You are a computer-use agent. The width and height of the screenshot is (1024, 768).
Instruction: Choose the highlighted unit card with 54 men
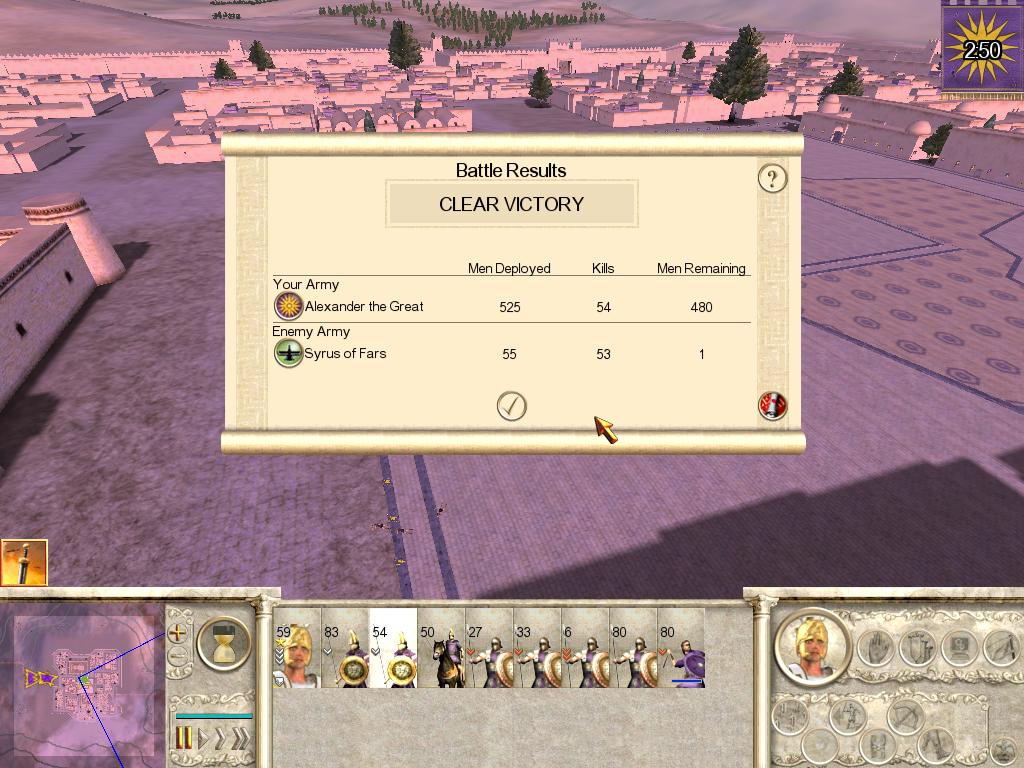click(x=393, y=655)
